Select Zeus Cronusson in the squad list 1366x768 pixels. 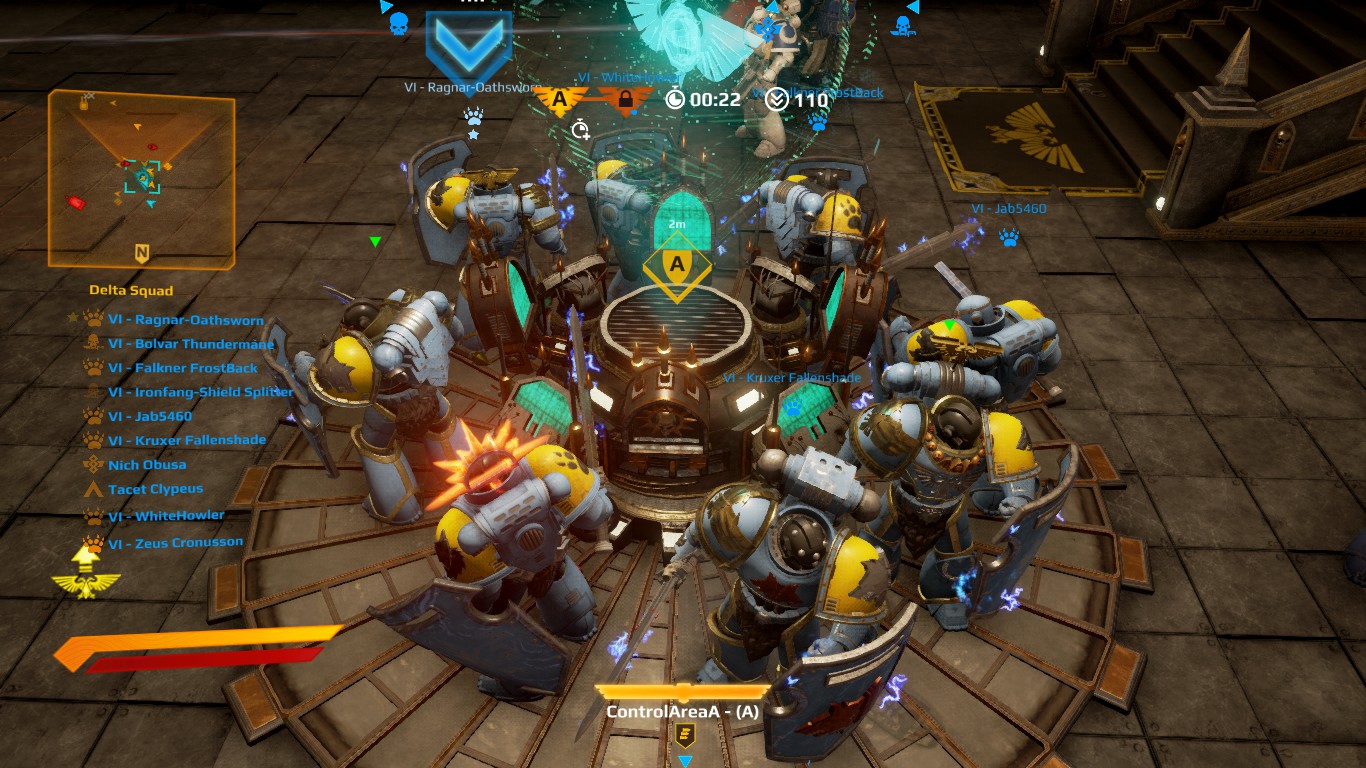coord(175,542)
